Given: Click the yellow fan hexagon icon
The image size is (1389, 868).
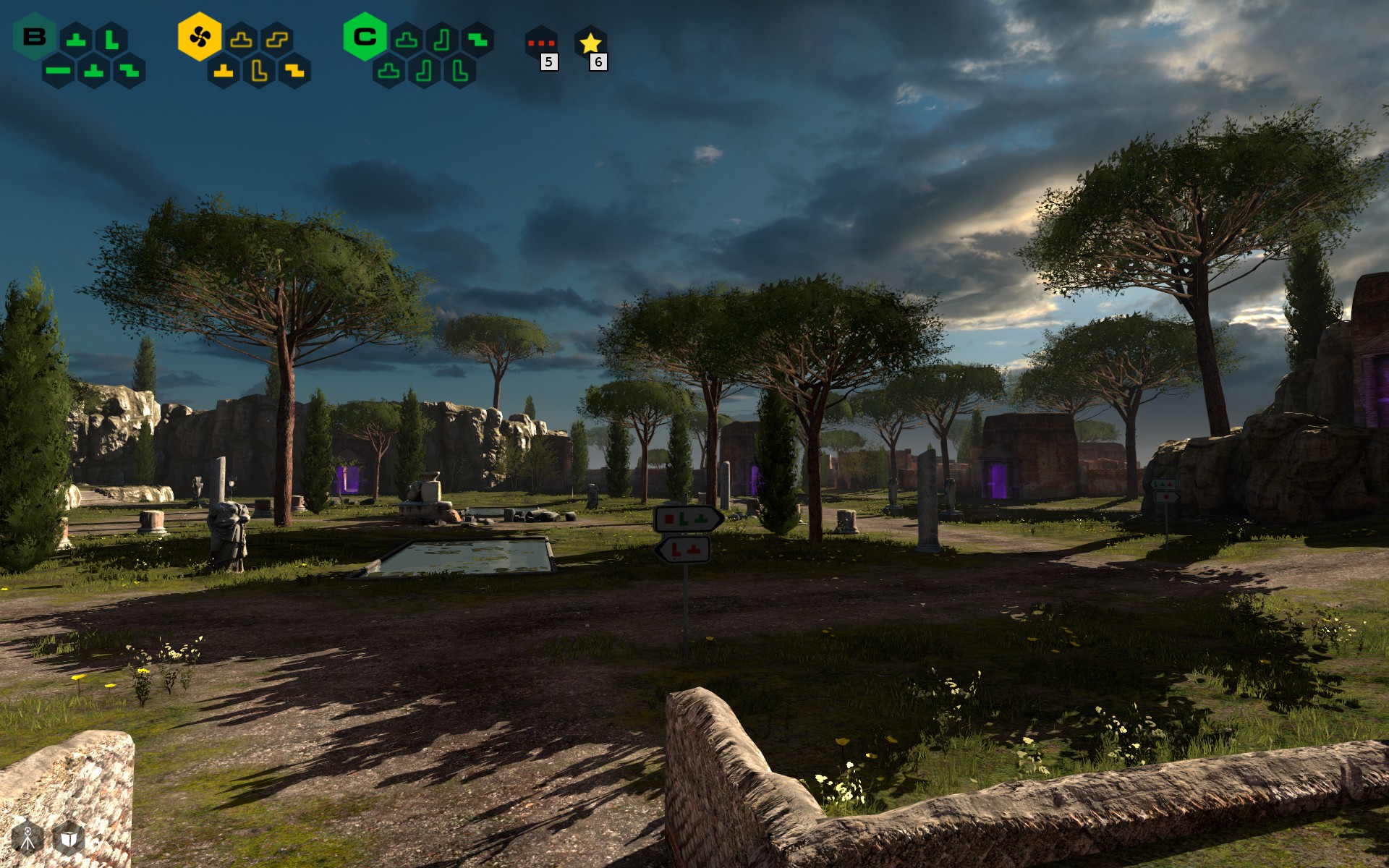Looking at the screenshot, I should [200, 37].
